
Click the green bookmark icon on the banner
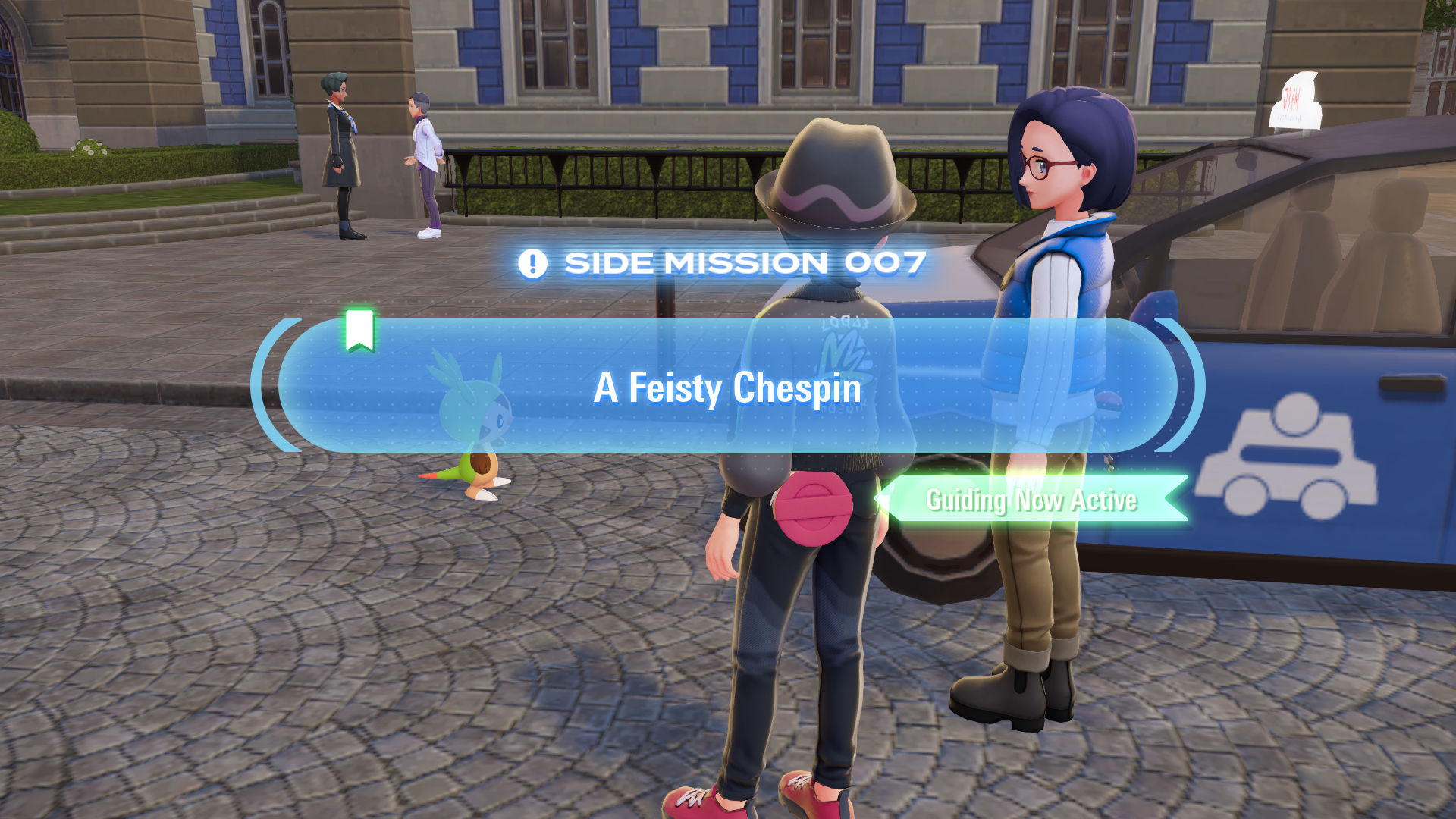359,330
